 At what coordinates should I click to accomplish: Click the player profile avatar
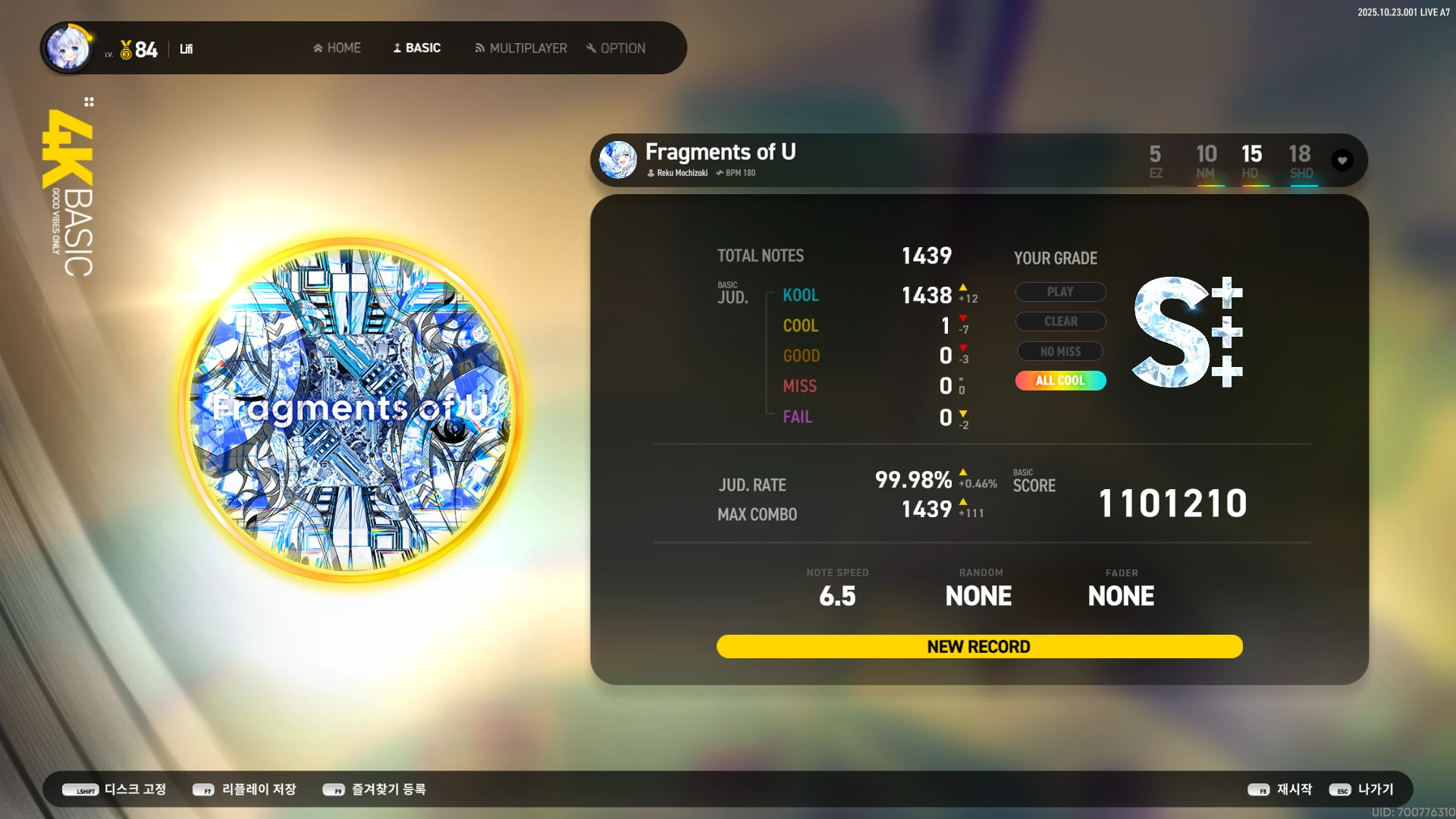tap(68, 48)
